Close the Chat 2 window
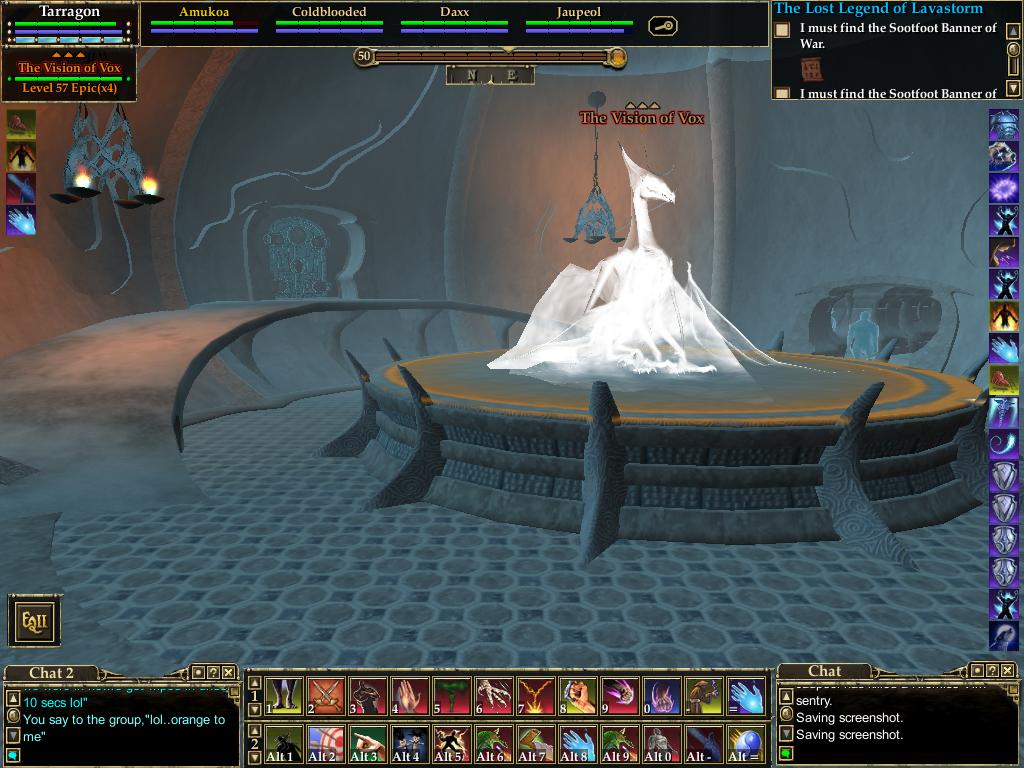Image resolution: width=1024 pixels, height=768 pixels. pos(229,673)
